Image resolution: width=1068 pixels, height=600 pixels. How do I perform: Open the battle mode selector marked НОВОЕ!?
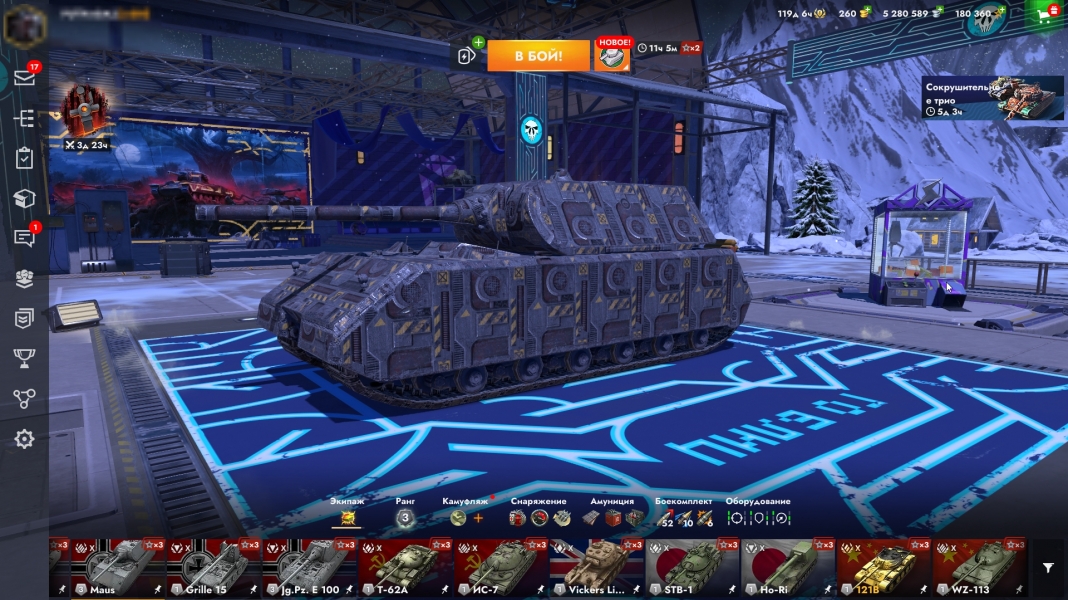tap(612, 55)
